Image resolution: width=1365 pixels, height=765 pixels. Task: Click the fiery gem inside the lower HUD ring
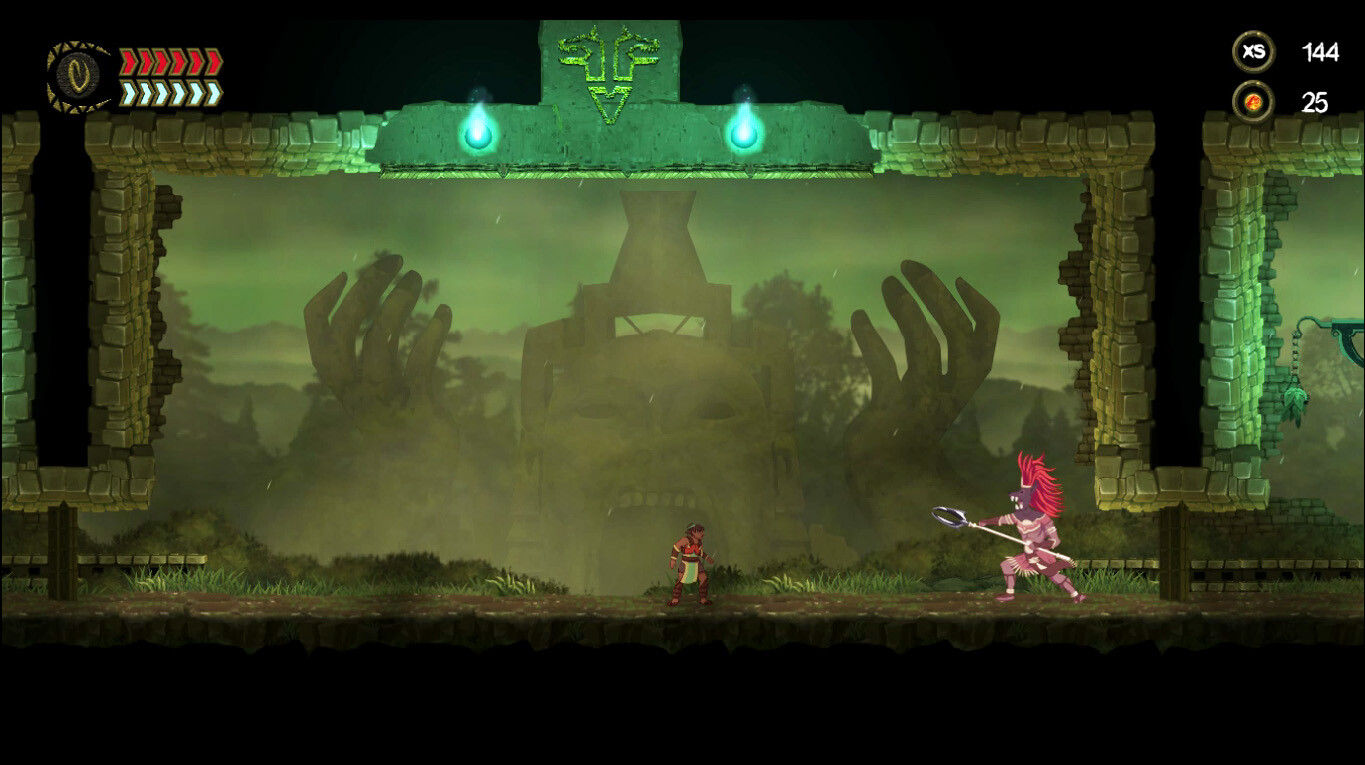(1253, 100)
